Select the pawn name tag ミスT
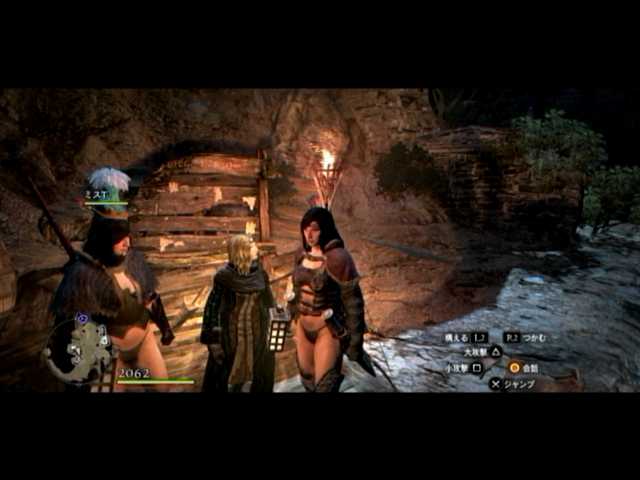640x480 pixels. pos(96,195)
